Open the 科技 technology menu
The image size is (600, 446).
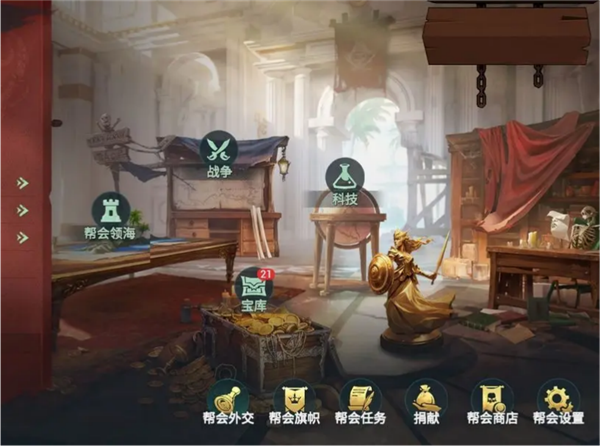click(x=344, y=178)
